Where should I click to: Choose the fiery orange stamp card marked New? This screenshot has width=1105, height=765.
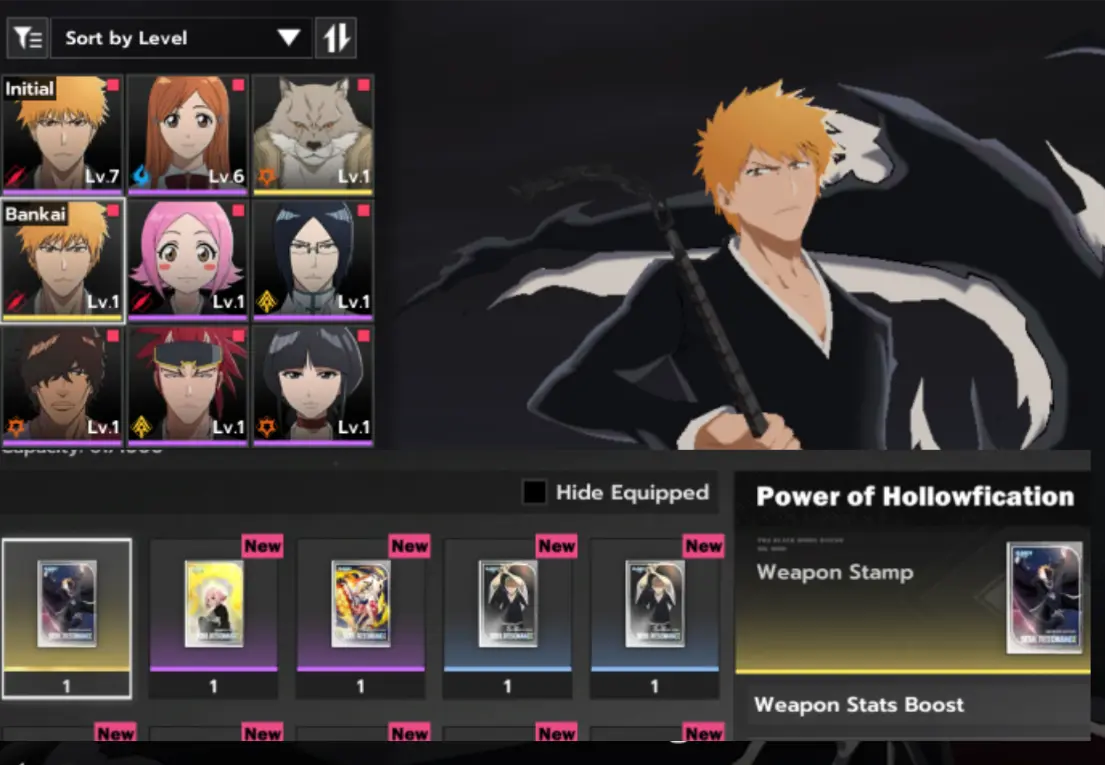pos(360,604)
